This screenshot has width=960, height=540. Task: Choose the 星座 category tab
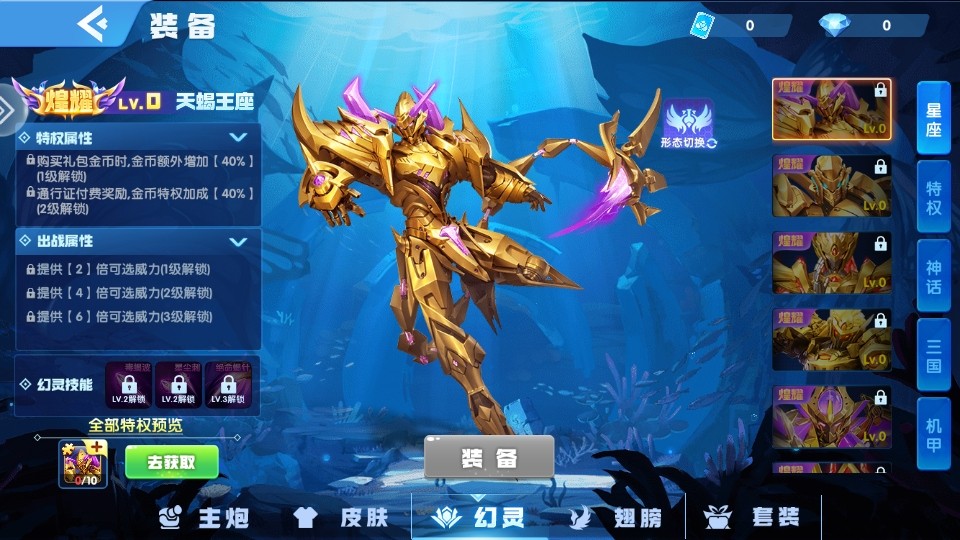(934, 120)
